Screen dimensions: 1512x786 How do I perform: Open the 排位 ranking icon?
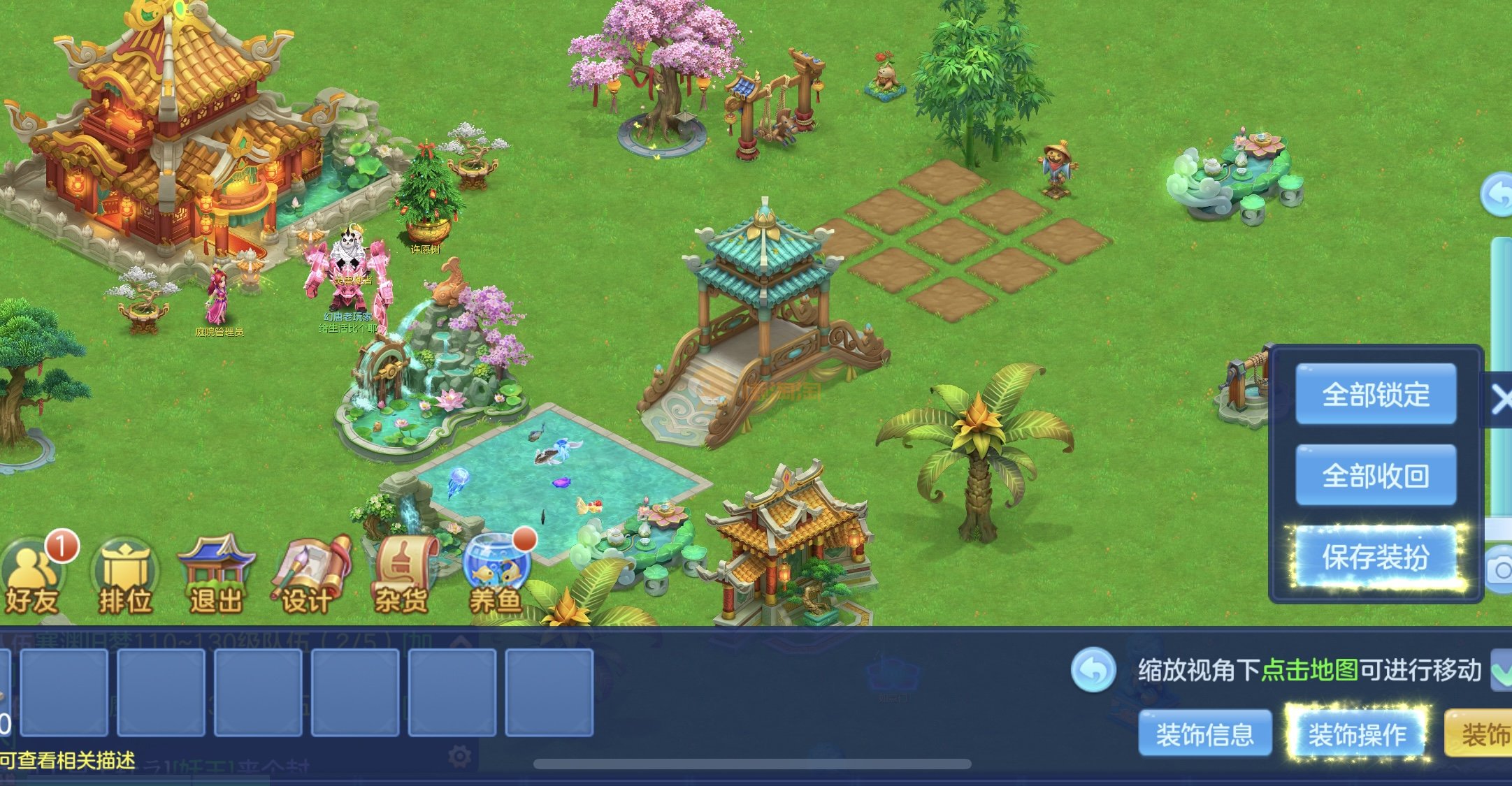tap(125, 576)
